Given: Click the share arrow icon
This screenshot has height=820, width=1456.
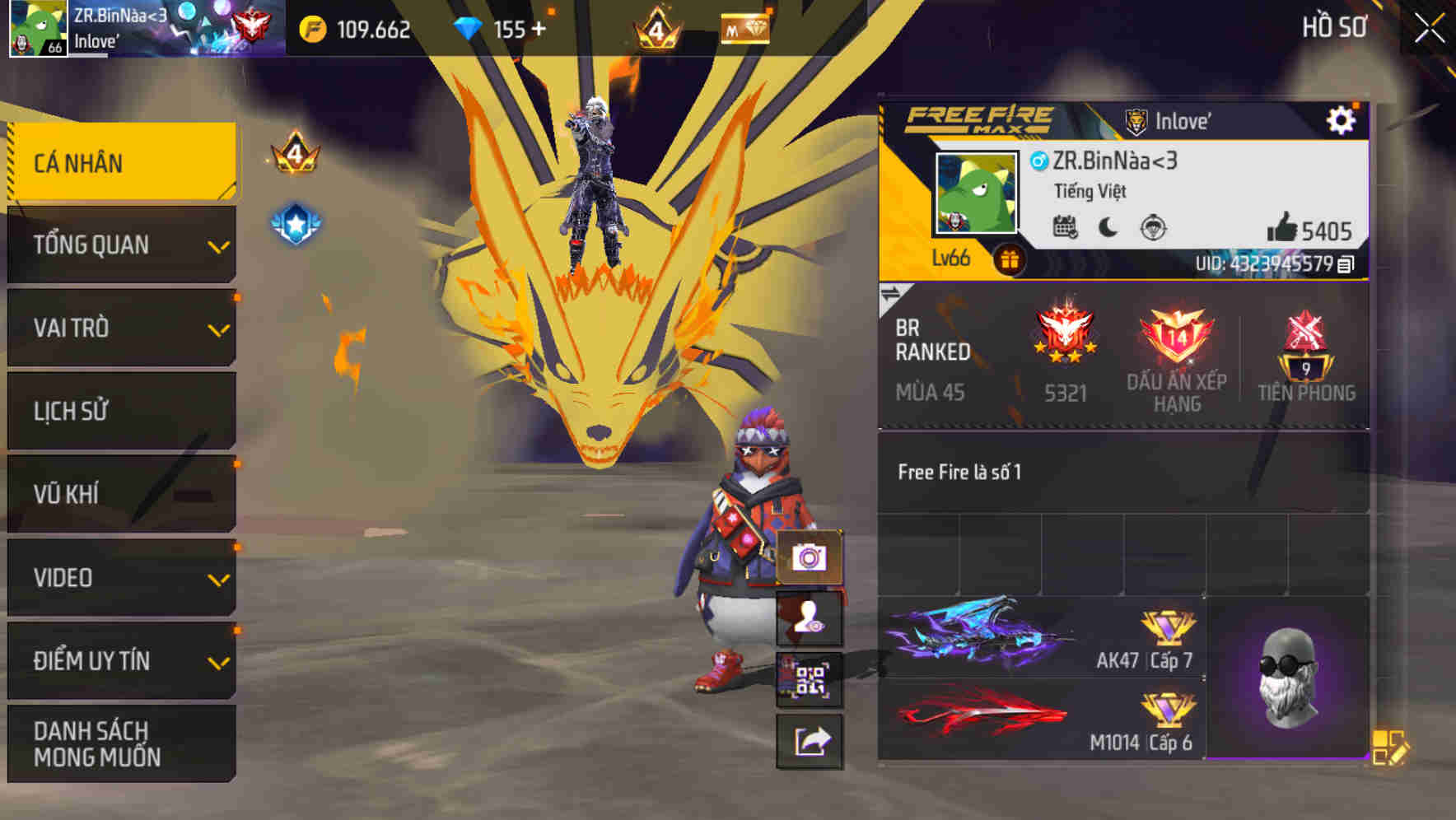Looking at the screenshot, I should [x=810, y=740].
